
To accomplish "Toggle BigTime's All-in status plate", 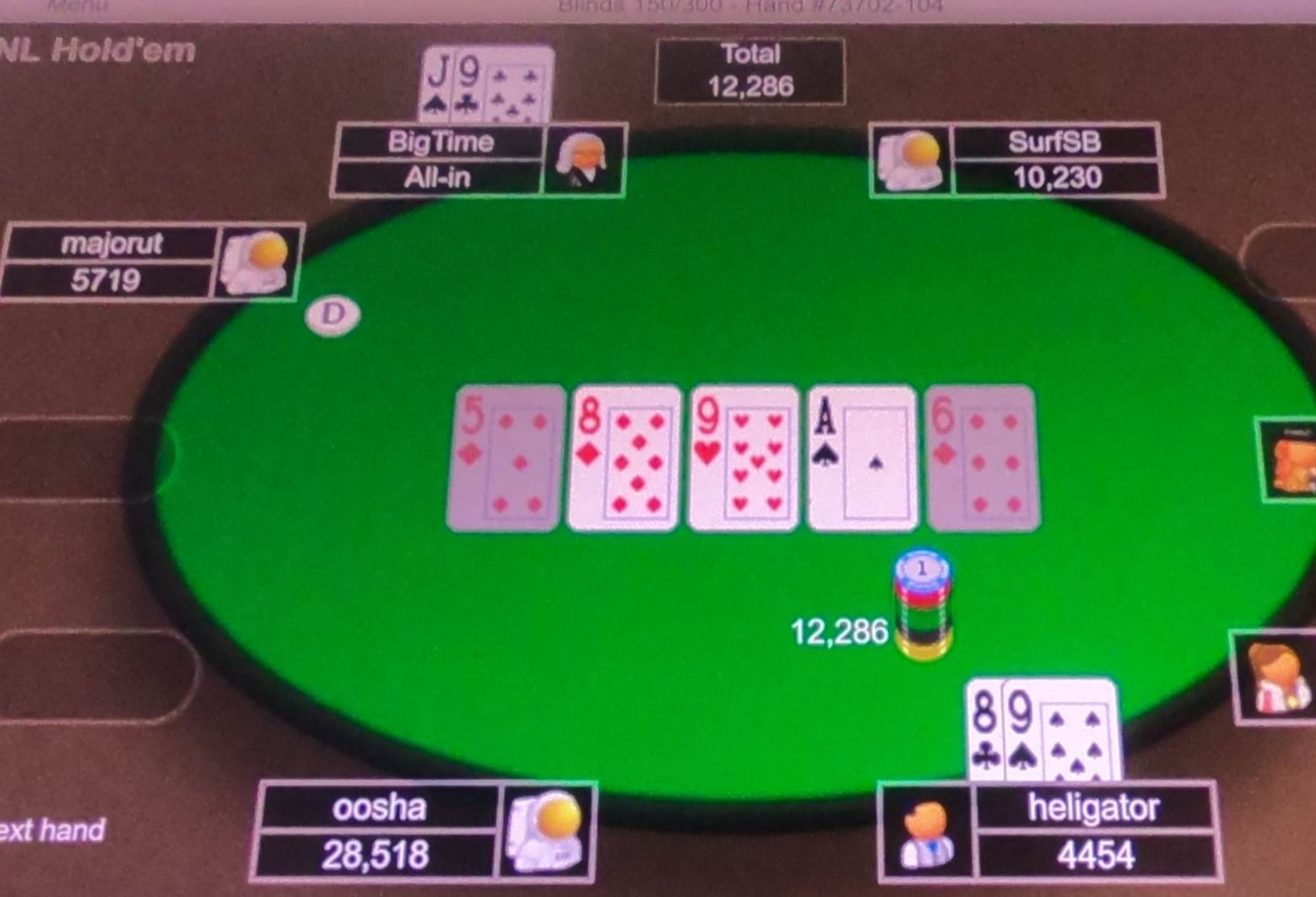I will click(439, 177).
